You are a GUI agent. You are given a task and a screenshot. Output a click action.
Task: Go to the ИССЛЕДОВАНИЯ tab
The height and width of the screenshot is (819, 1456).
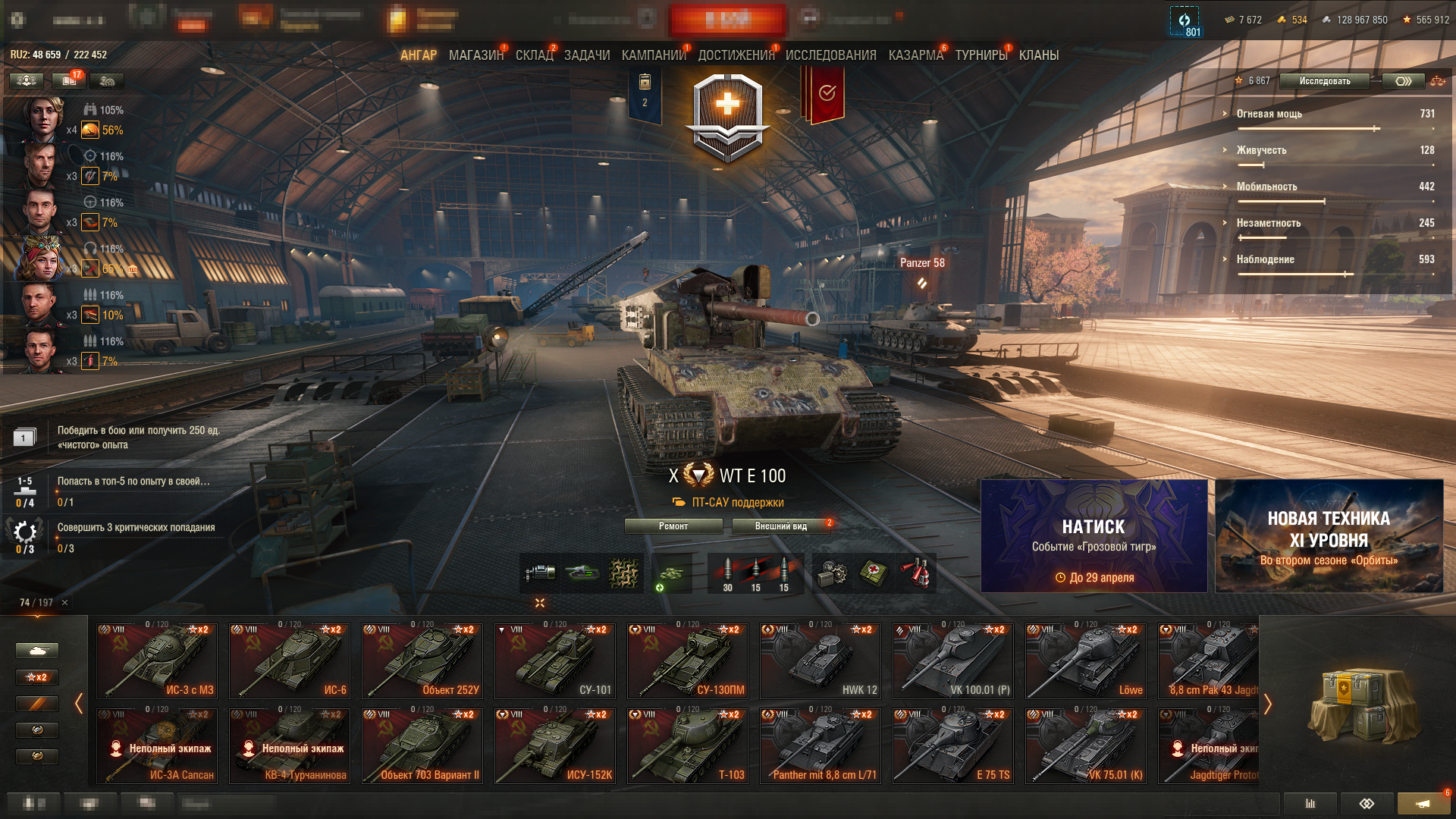click(830, 55)
